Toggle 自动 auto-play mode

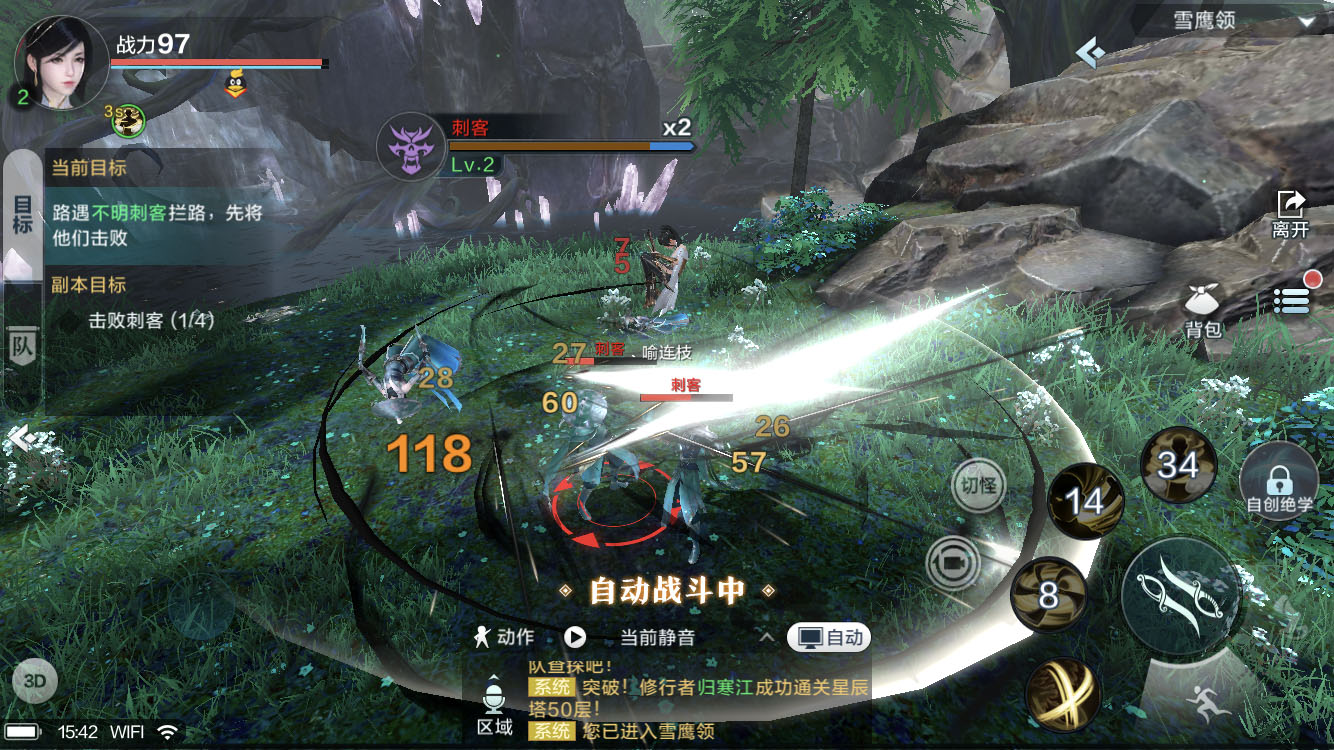(830, 637)
